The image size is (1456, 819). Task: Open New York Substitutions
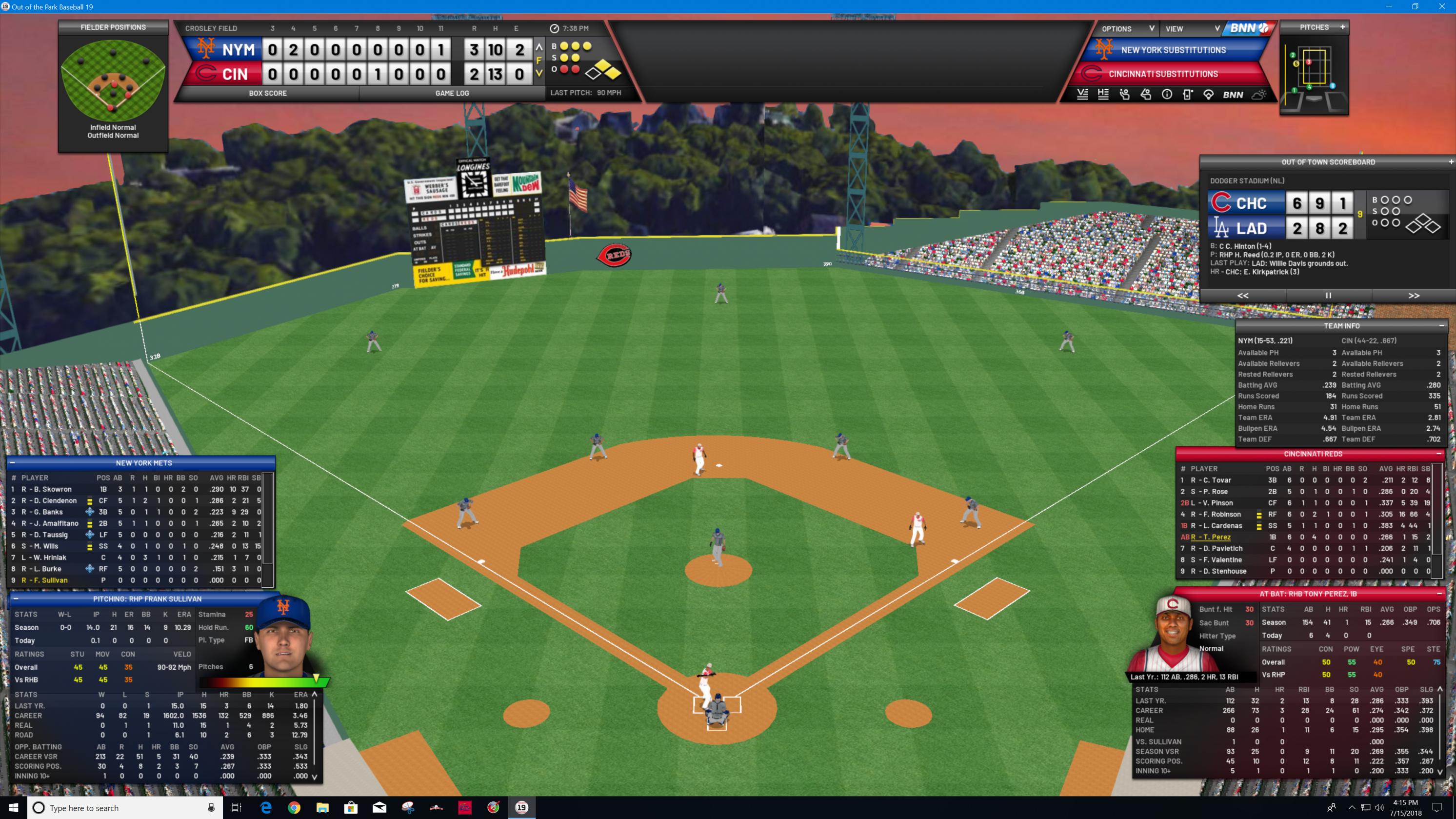1173,50
